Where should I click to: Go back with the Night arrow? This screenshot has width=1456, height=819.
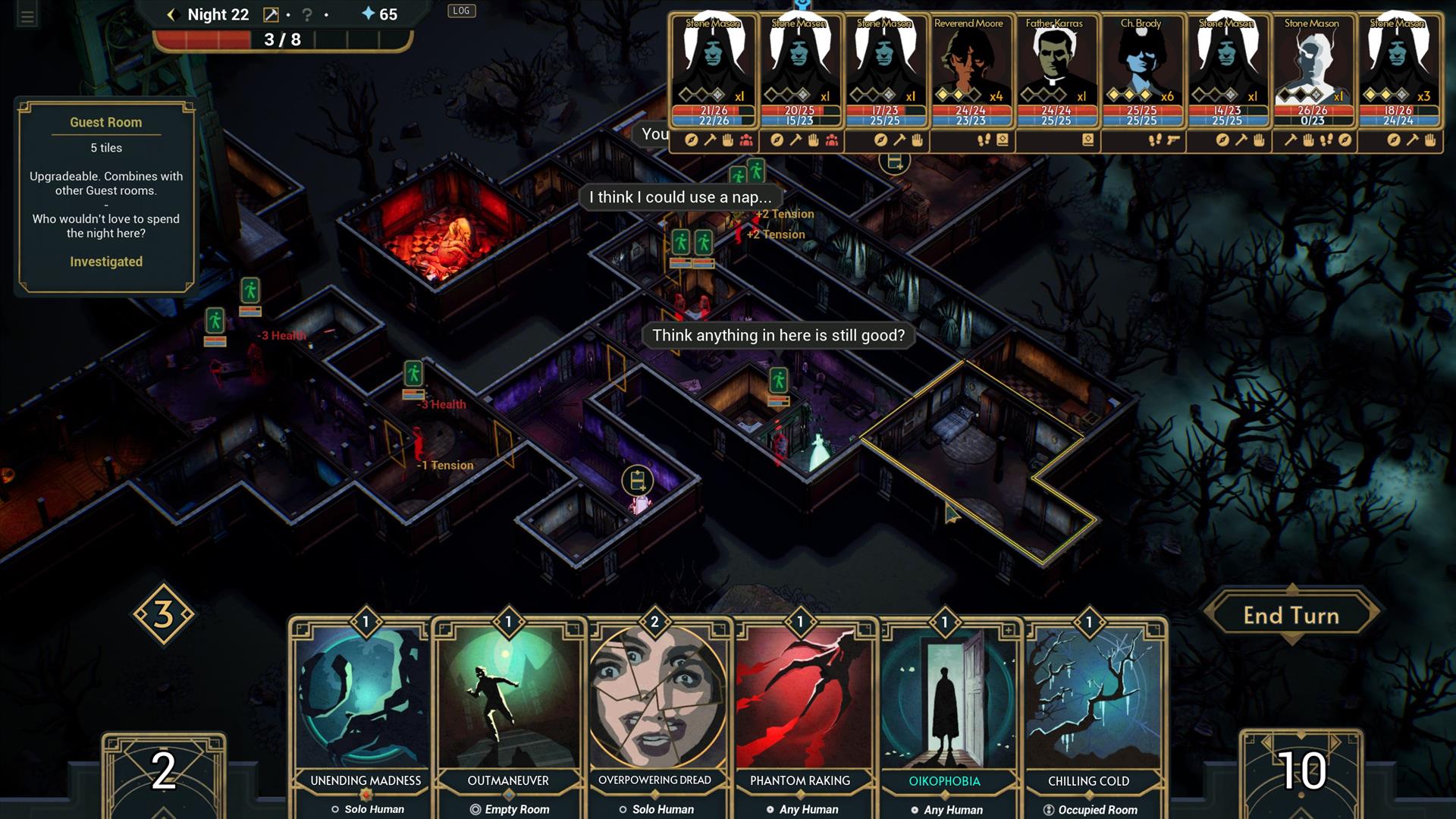pos(171,14)
